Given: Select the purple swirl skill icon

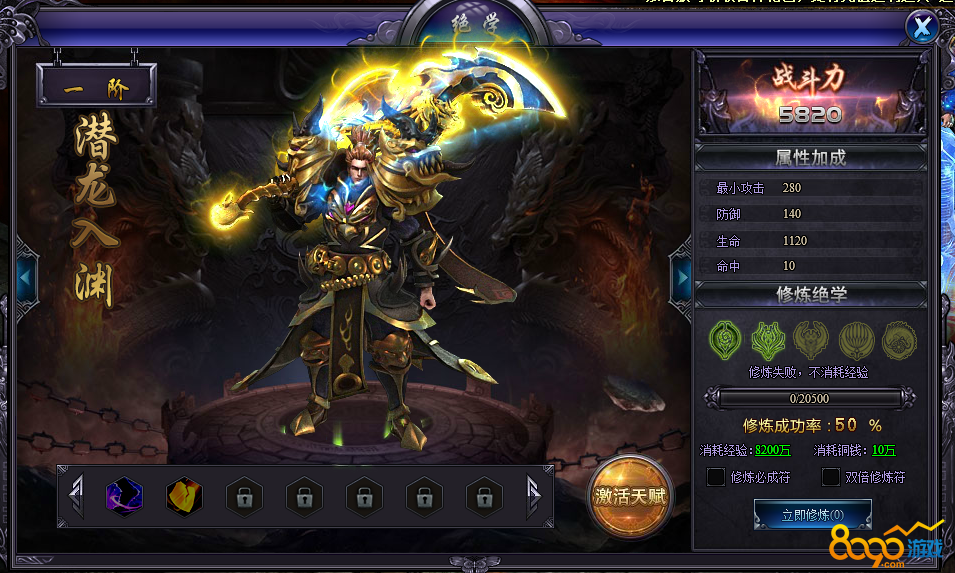Looking at the screenshot, I should 124,495.
